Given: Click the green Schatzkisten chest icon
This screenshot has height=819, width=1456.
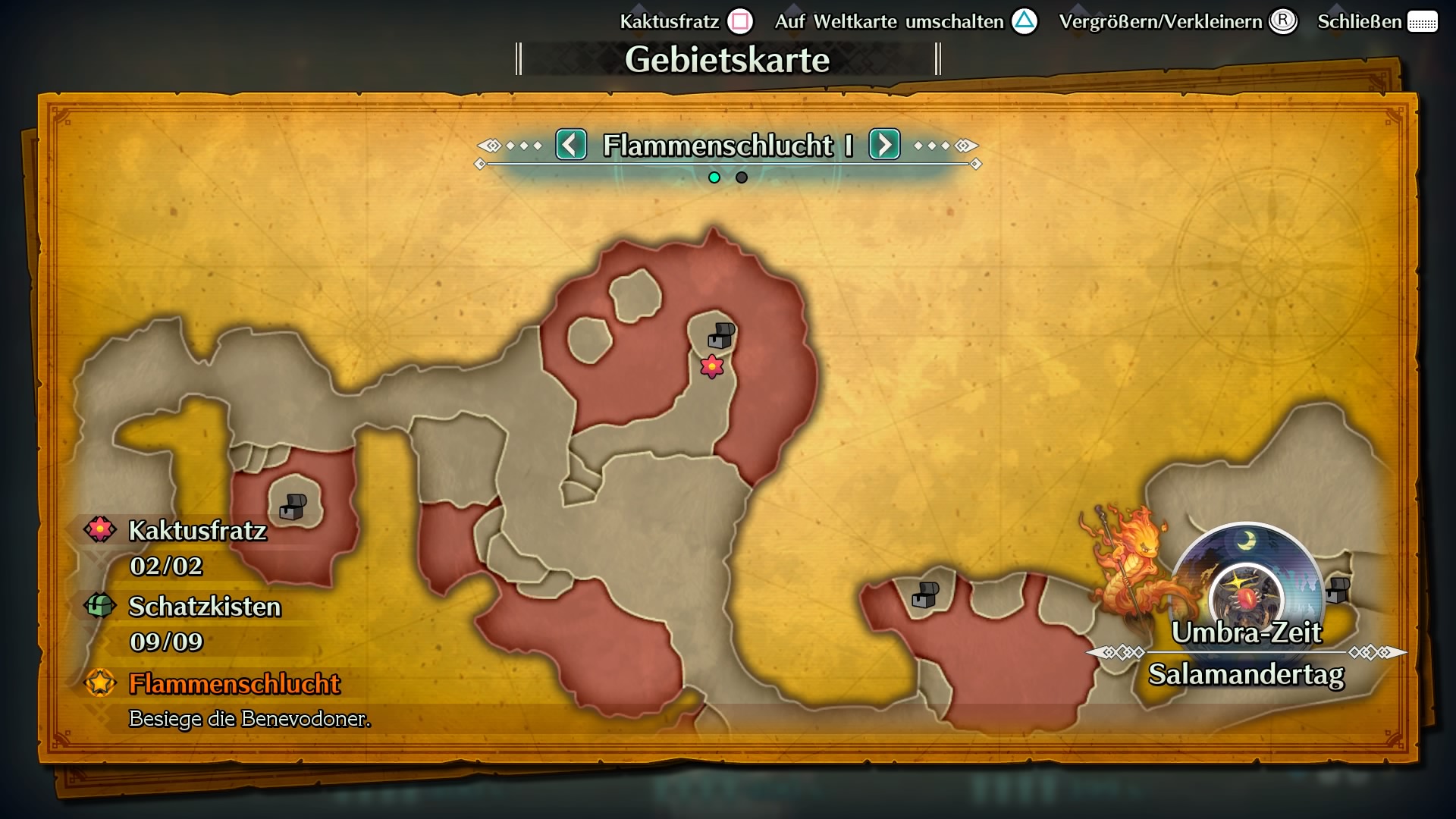Looking at the screenshot, I should [x=99, y=607].
